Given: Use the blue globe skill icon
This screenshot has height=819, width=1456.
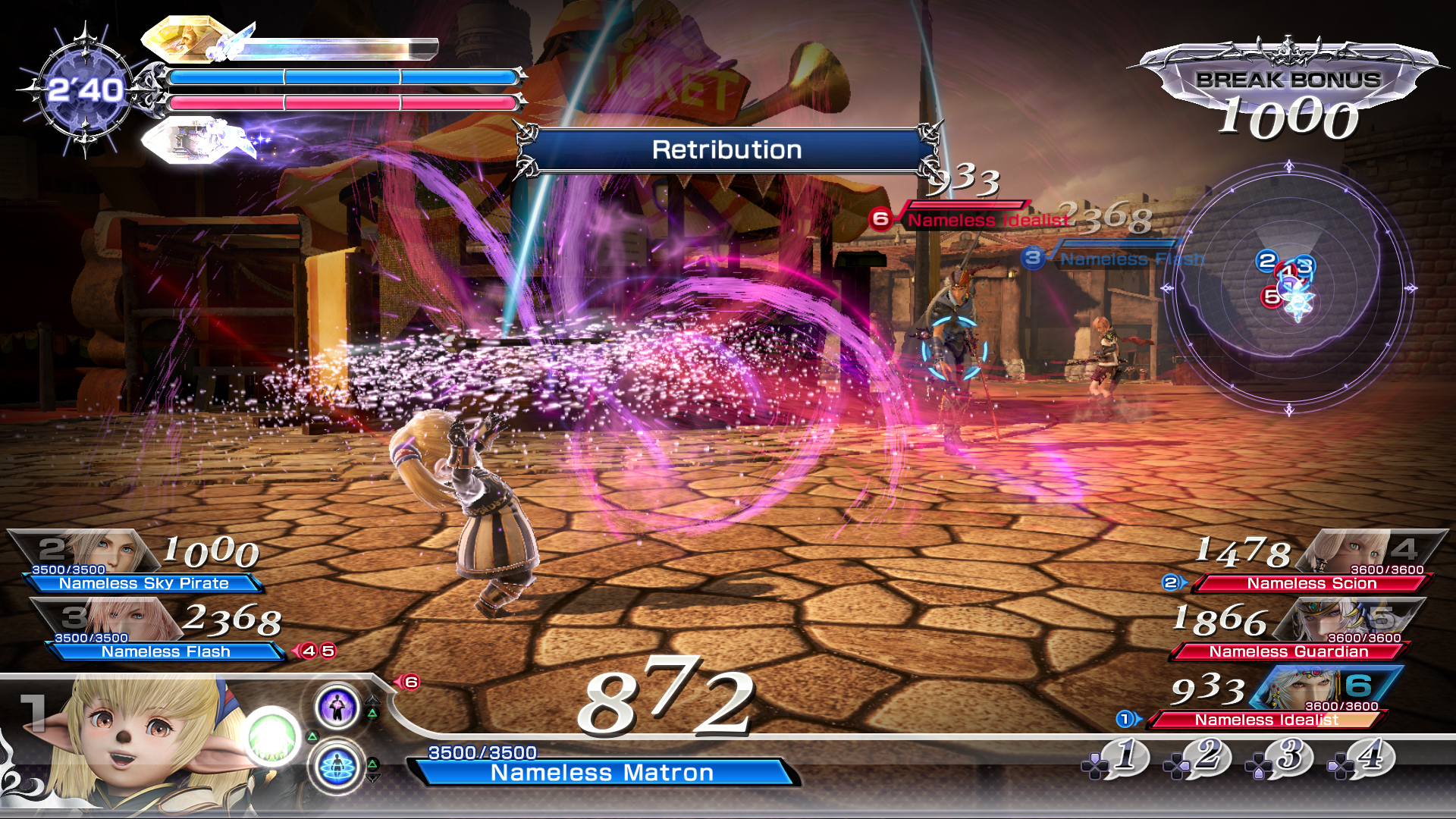Looking at the screenshot, I should tap(337, 767).
